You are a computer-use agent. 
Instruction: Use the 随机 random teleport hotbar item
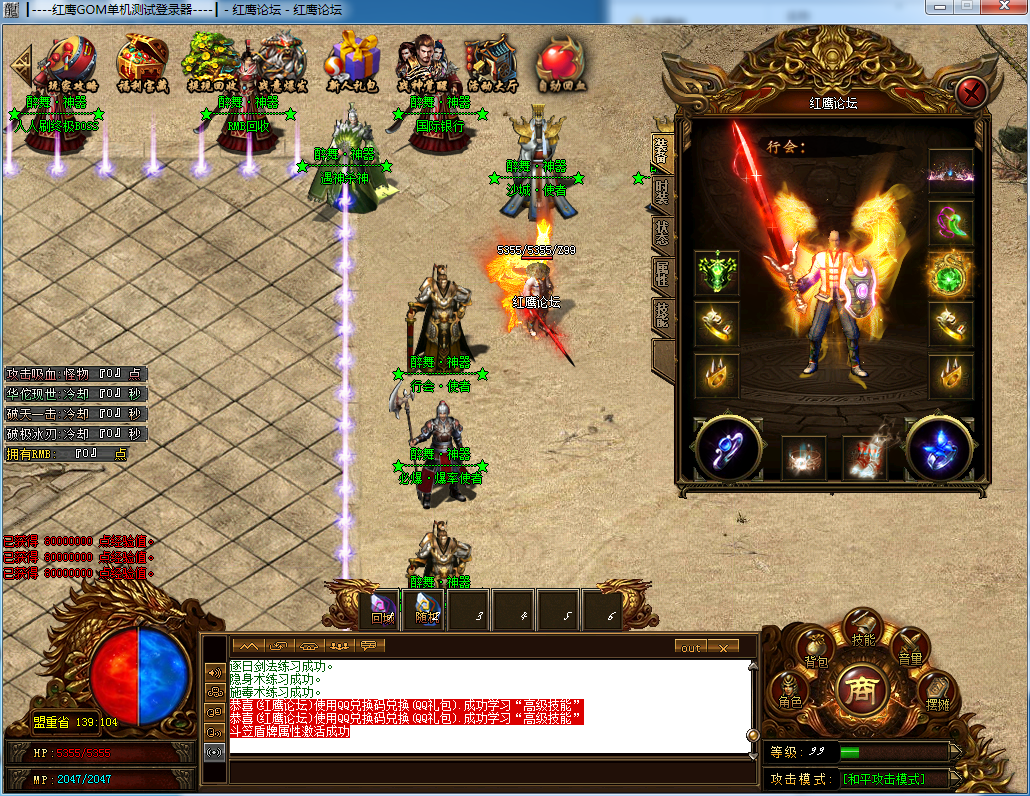[425, 609]
